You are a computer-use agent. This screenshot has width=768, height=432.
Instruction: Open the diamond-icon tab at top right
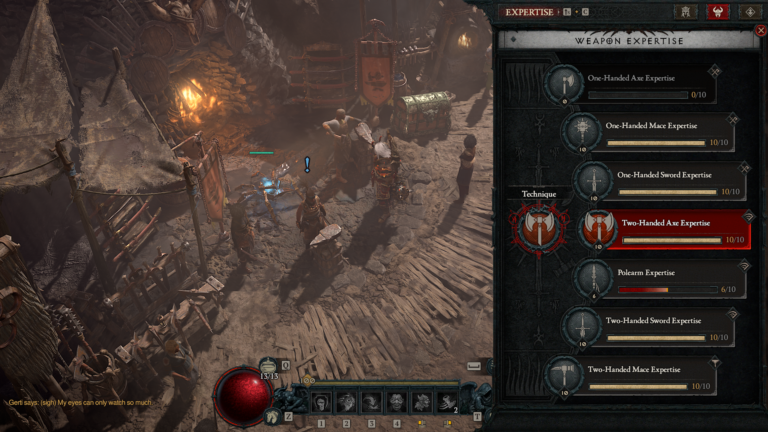pos(751,12)
